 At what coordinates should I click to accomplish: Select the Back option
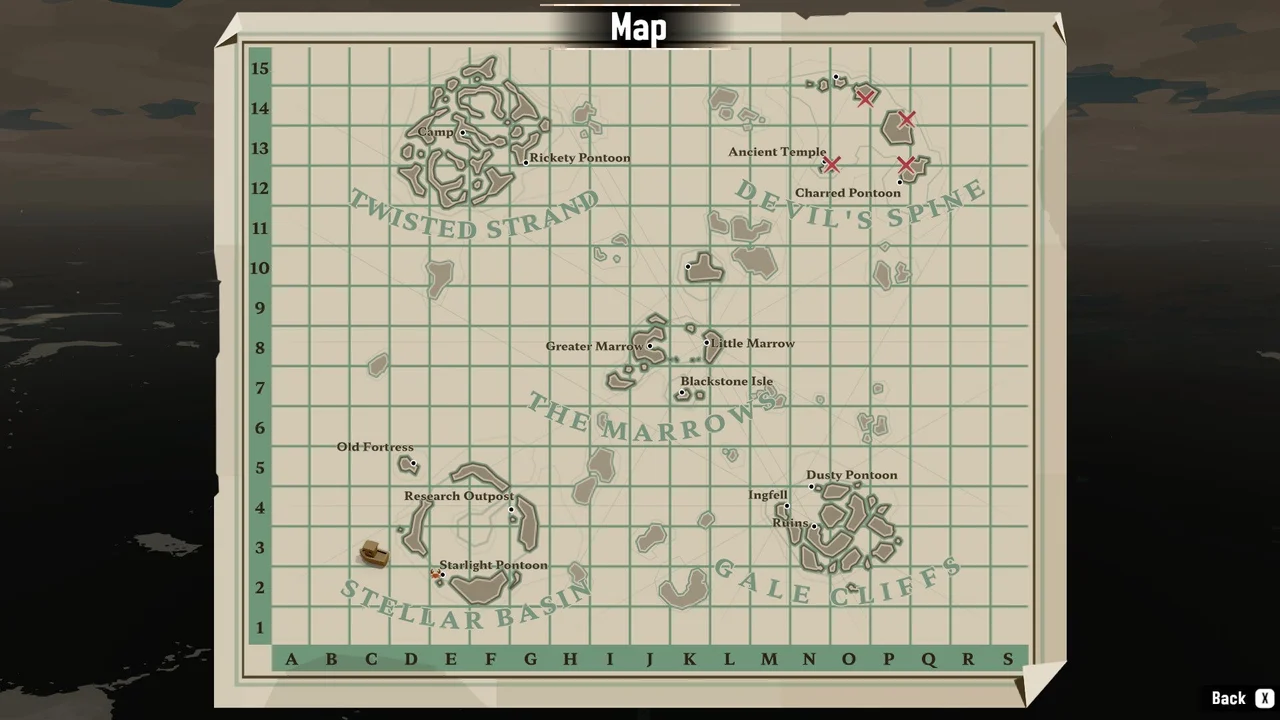(1229, 697)
